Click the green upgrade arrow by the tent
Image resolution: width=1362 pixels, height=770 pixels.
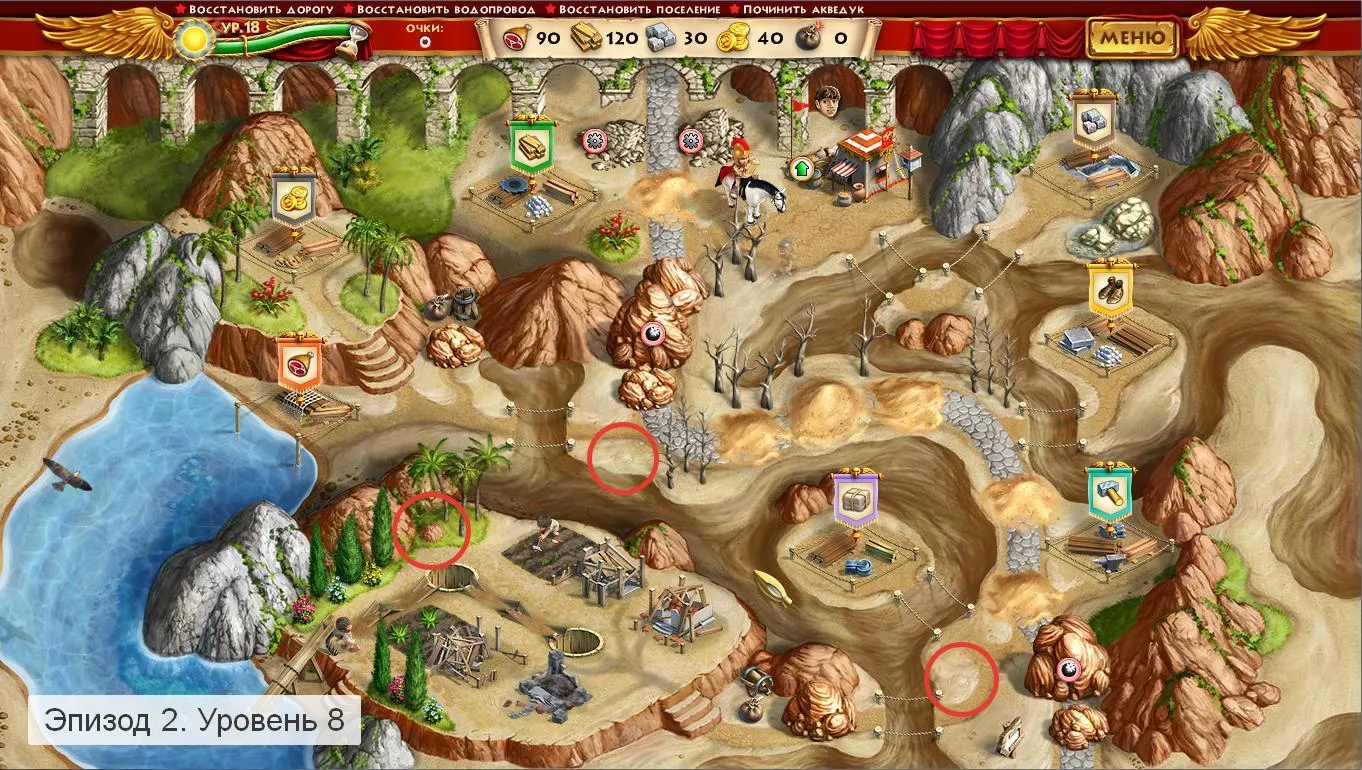801,167
